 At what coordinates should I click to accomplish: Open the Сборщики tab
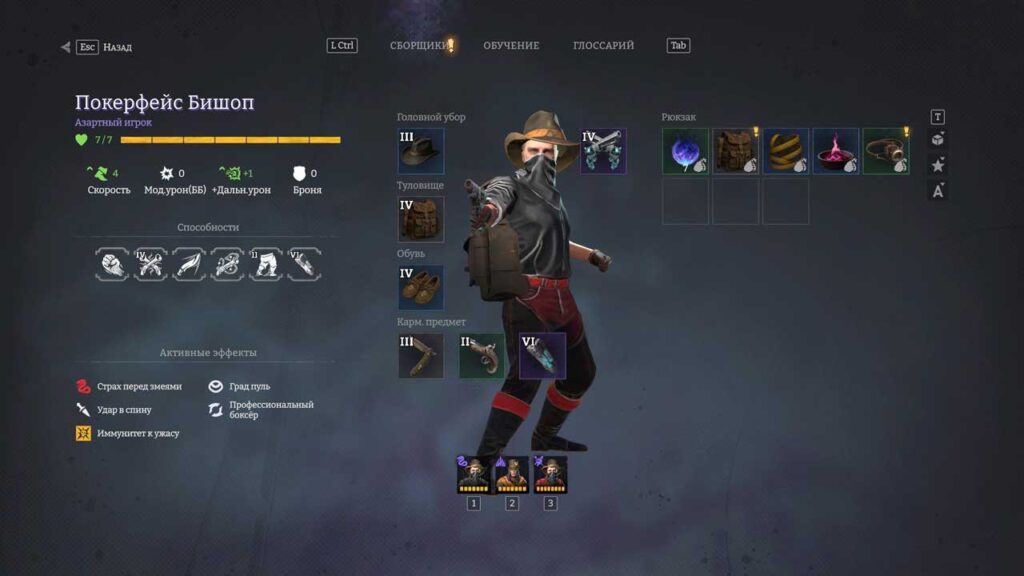(419, 46)
